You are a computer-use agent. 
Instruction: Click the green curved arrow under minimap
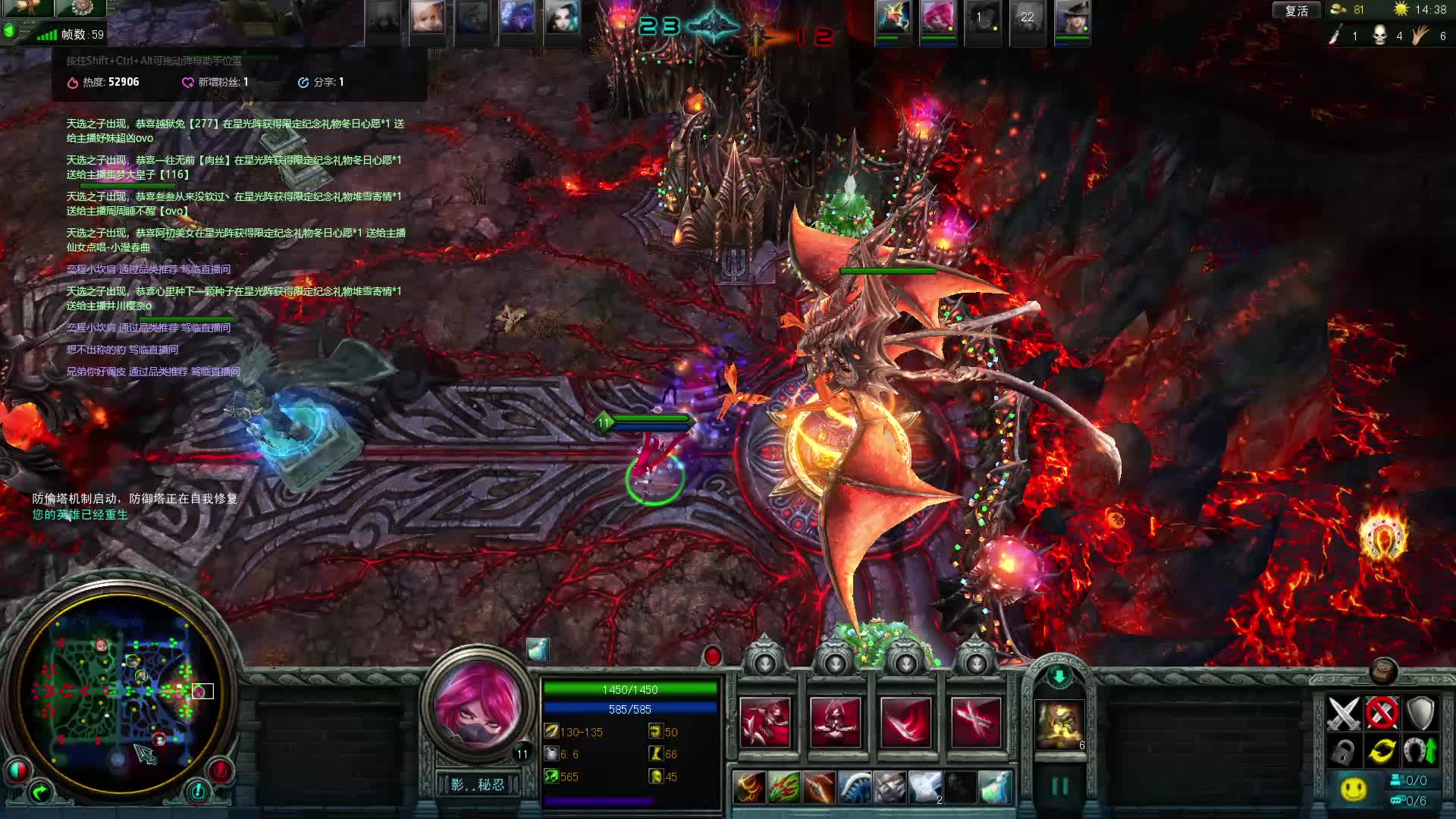click(39, 793)
